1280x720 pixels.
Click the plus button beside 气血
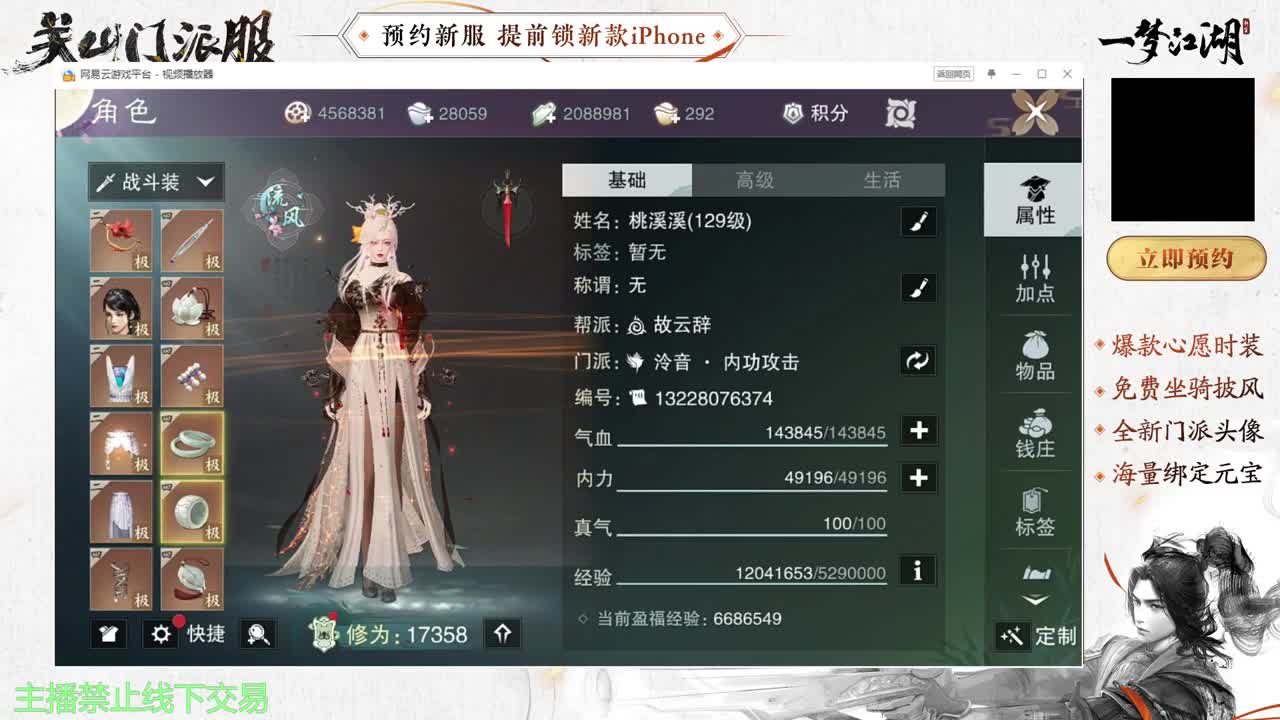coord(916,430)
